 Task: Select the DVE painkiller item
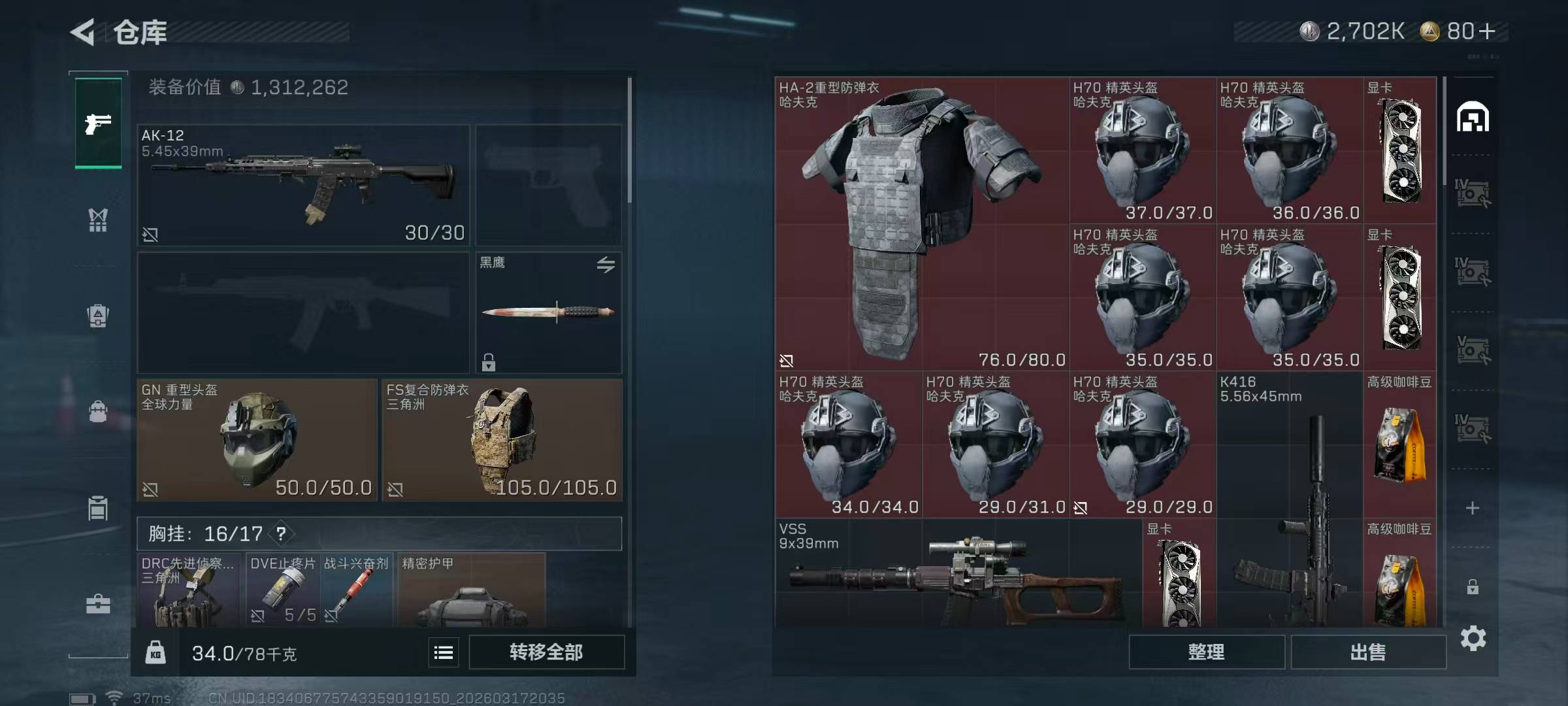[x=283, y=590]
